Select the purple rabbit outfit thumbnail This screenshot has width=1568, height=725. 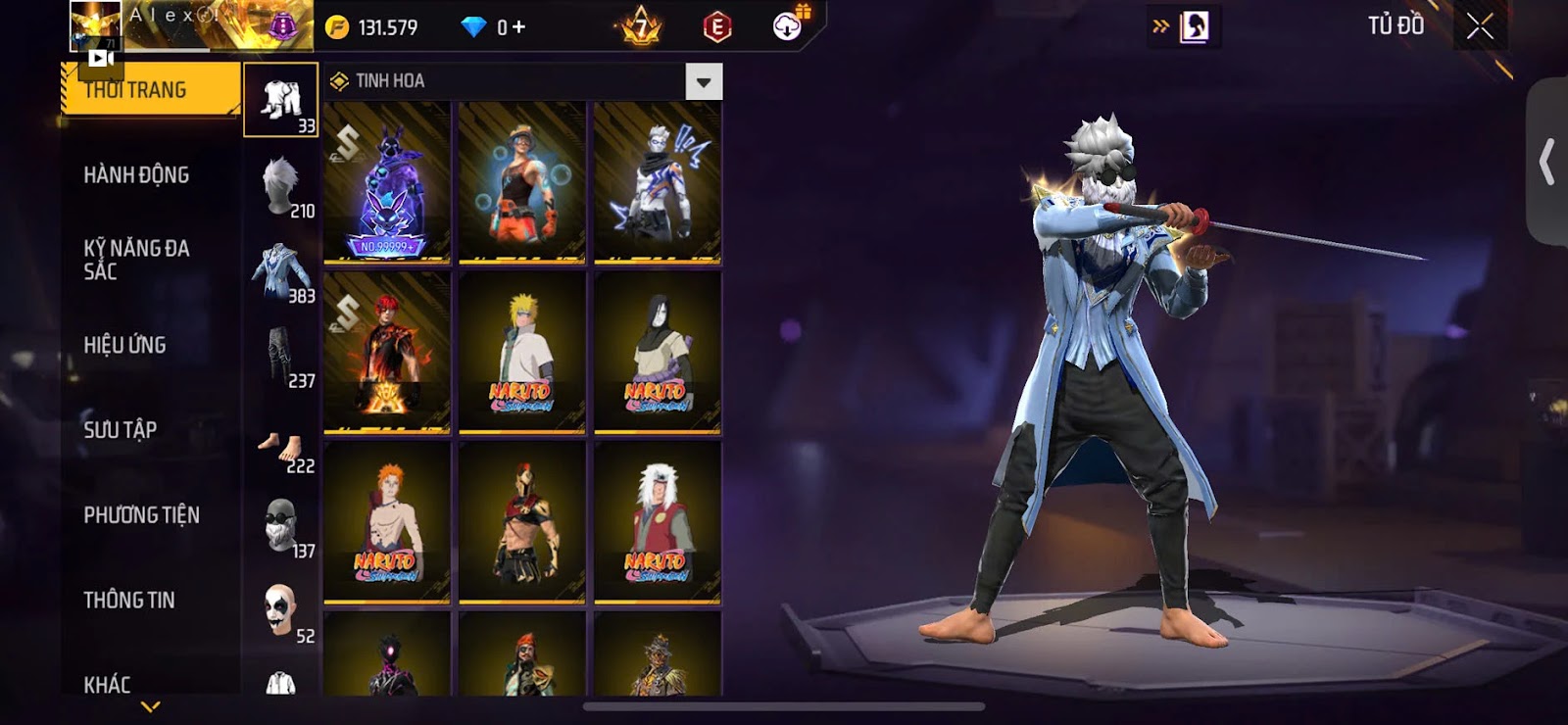point(387,183)
